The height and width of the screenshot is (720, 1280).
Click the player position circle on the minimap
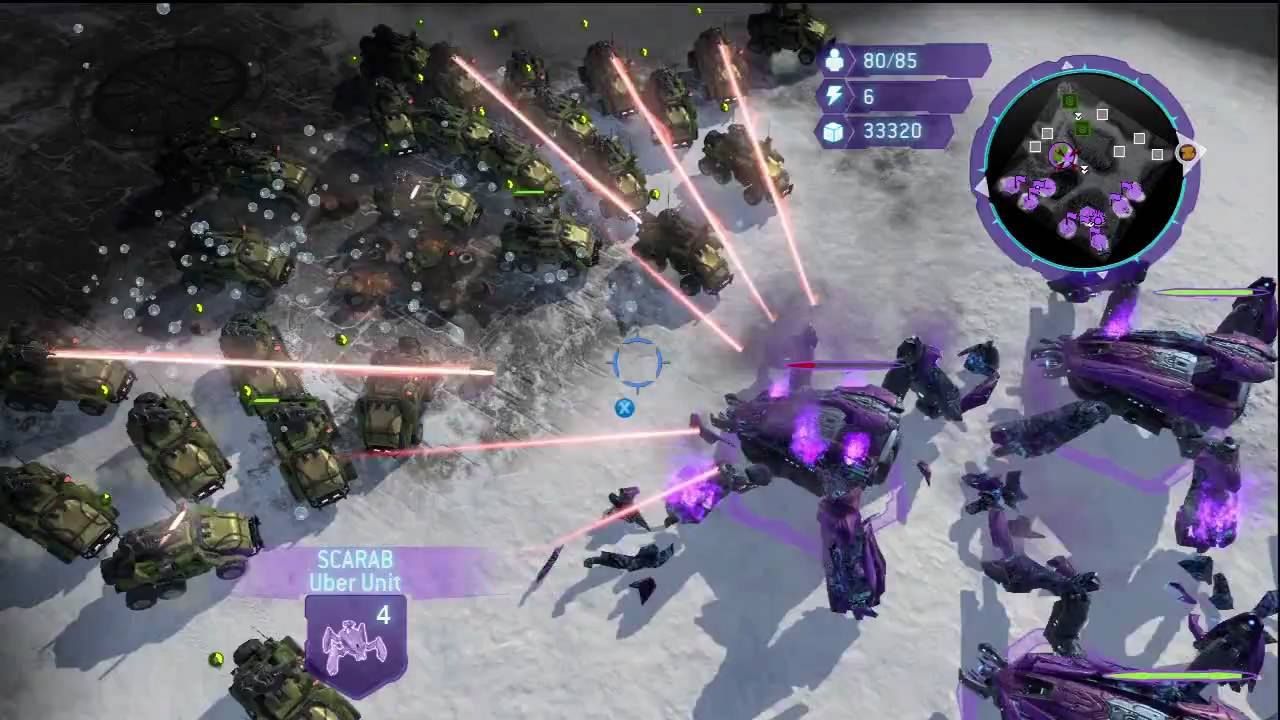click(1062, 154)
